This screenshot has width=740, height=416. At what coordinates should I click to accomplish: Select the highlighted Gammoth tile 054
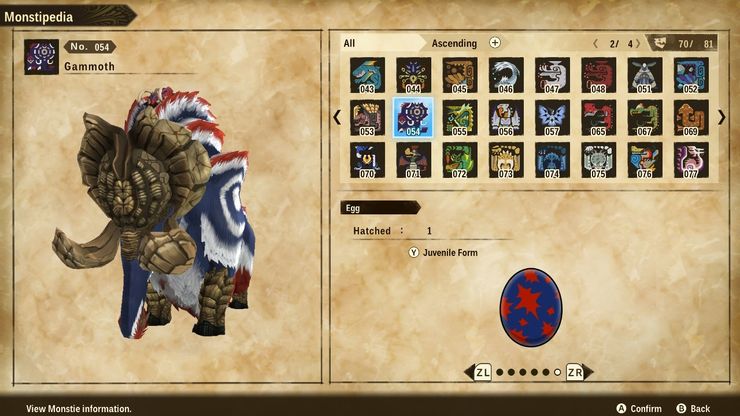tap(413, 118)
